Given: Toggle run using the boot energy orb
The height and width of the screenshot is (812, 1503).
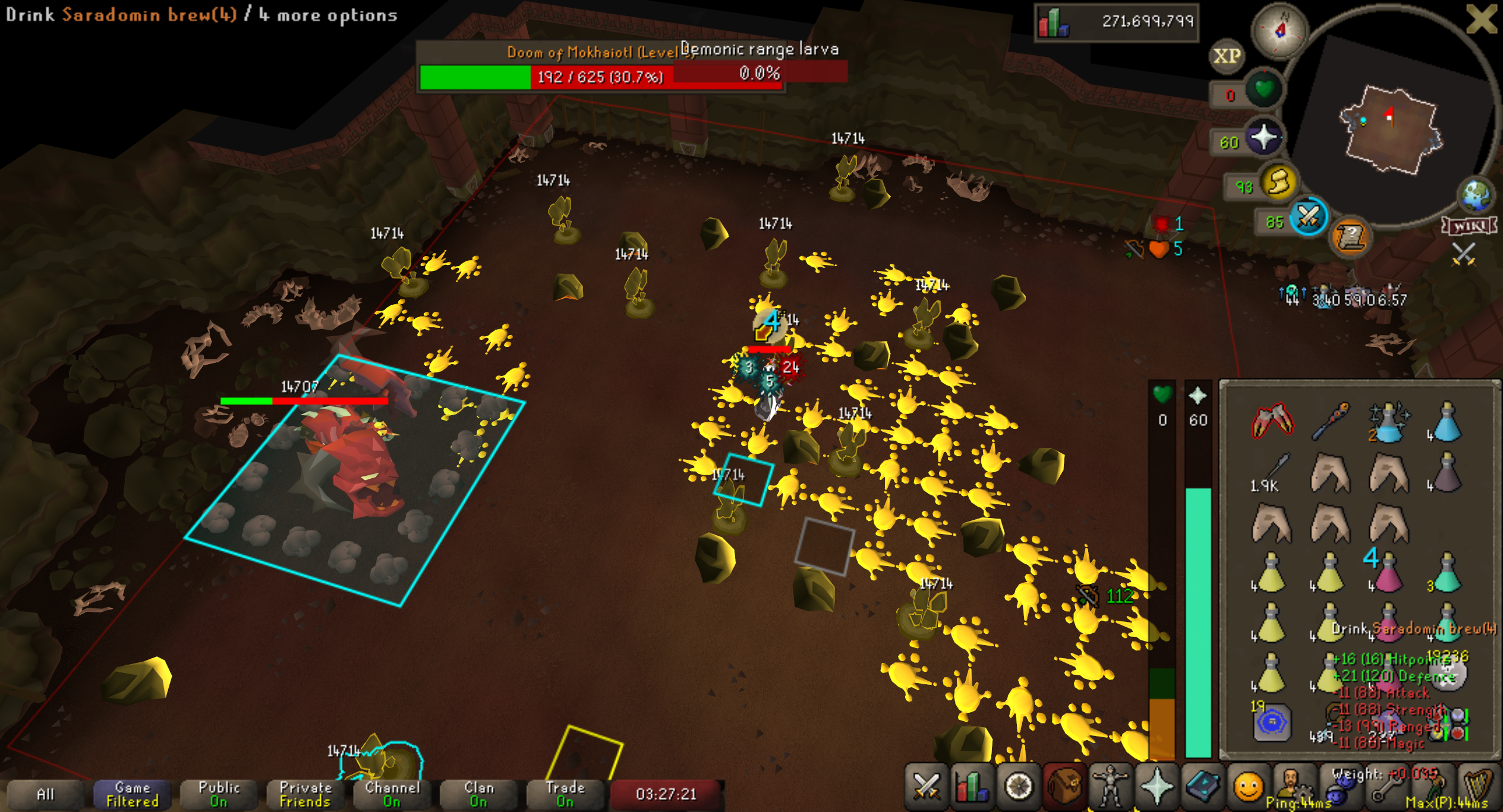Looking at the screenshot, I should pos(1279,182).
